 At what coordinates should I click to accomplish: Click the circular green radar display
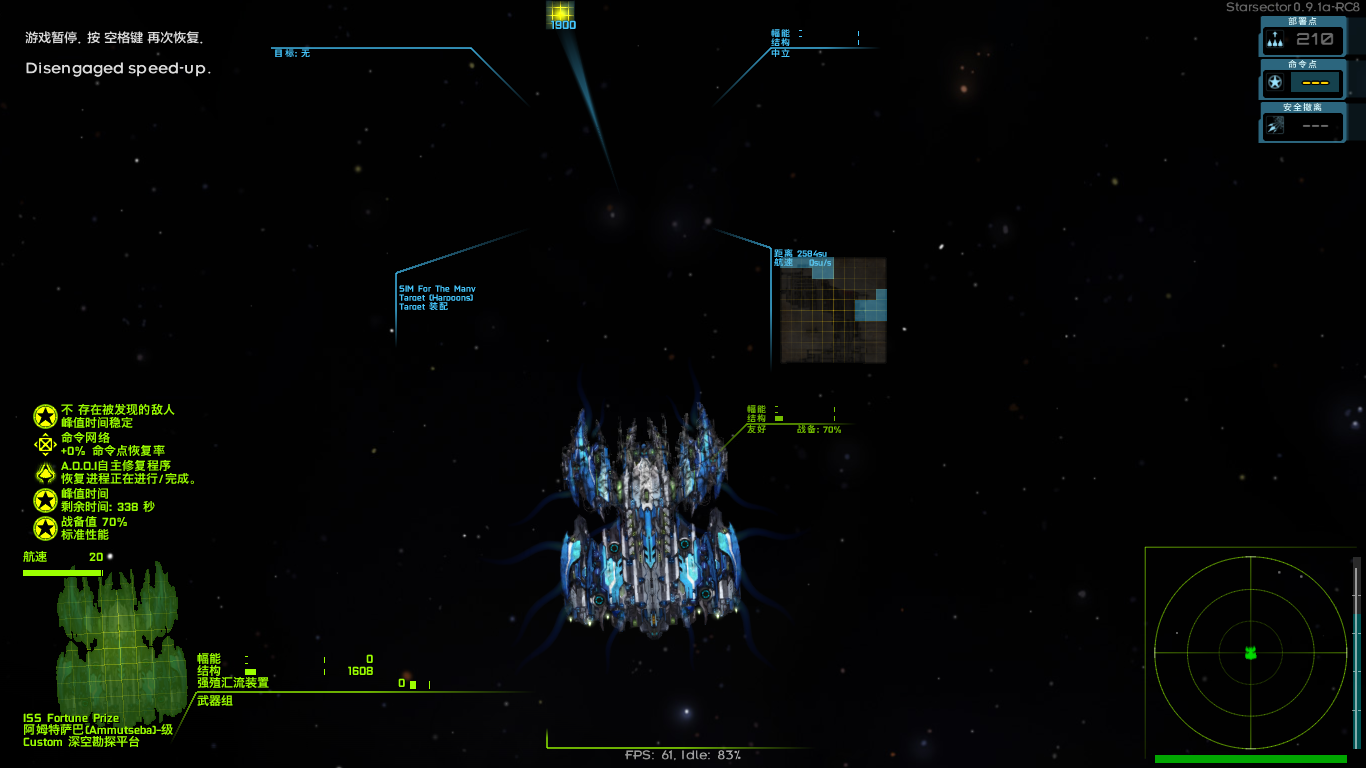[x=1250, y=653]
